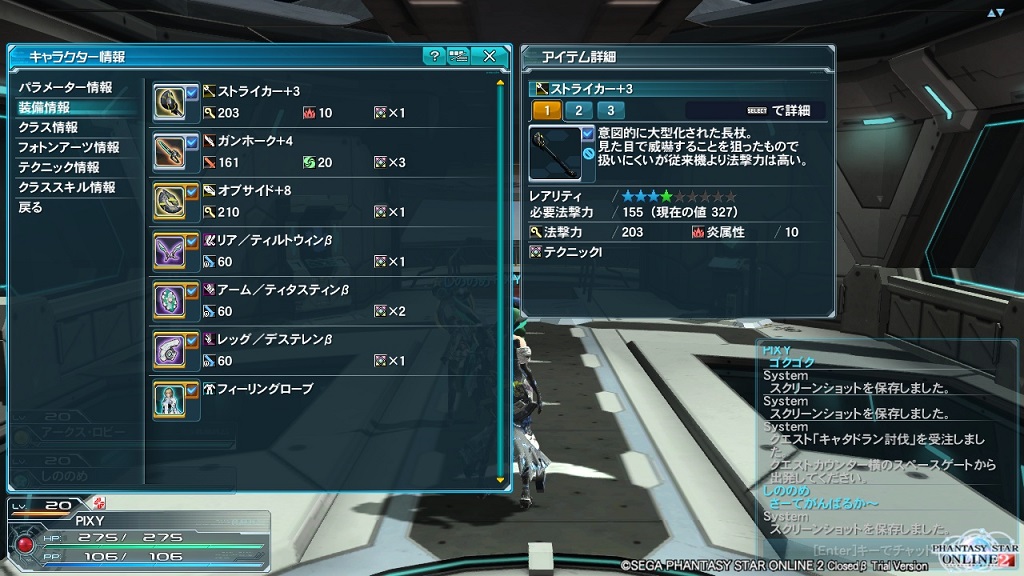Select the 装備情報 menu entry
This screenshot has width=1024, height=576.
[x=45, y=108]
